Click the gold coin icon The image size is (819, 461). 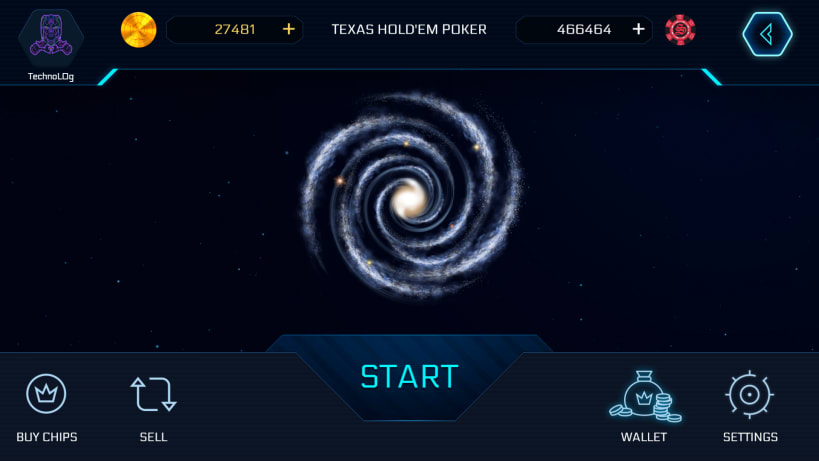(139, 30)
